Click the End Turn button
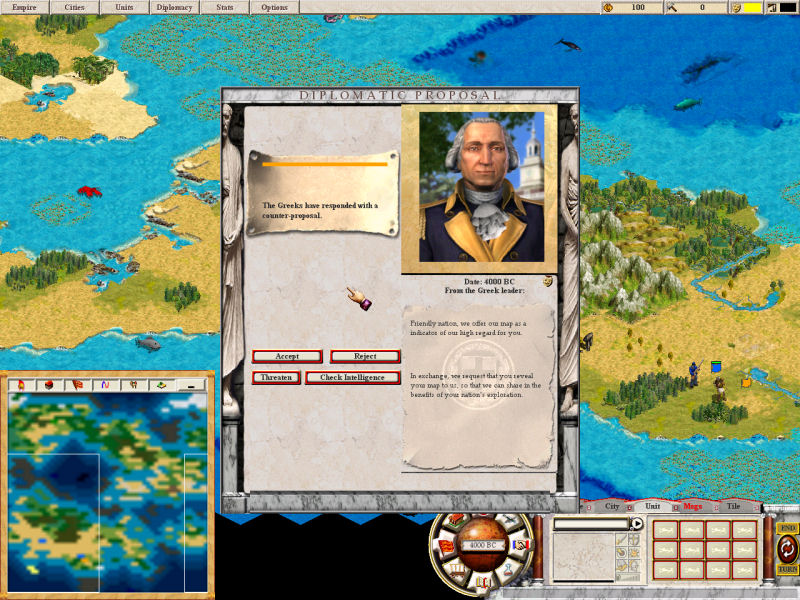Viewport: 800px width, 600px height. 788,548
